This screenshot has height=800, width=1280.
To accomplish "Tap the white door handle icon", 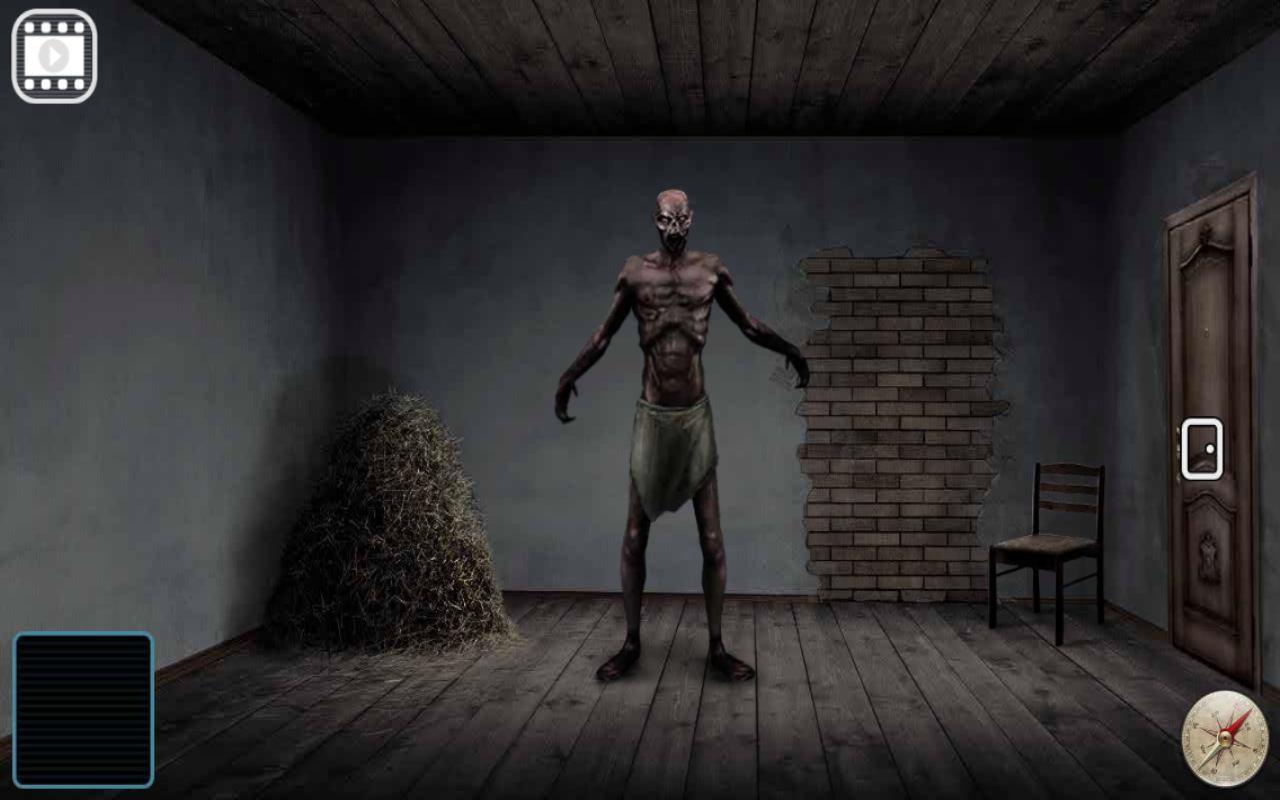I will click(x=1204, y=448).
